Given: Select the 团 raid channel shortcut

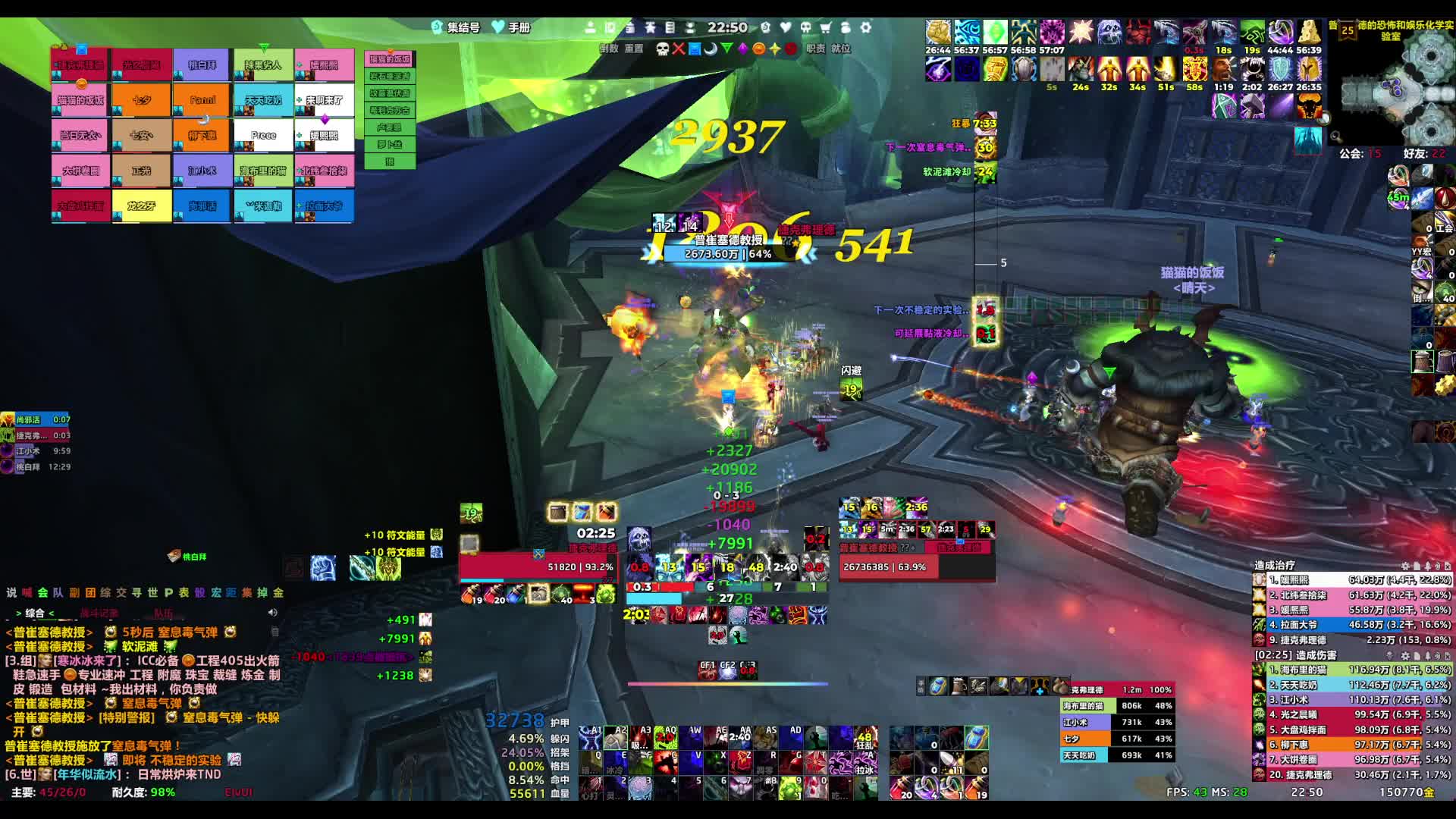Looking at the screenshot, I should [90, 592].
